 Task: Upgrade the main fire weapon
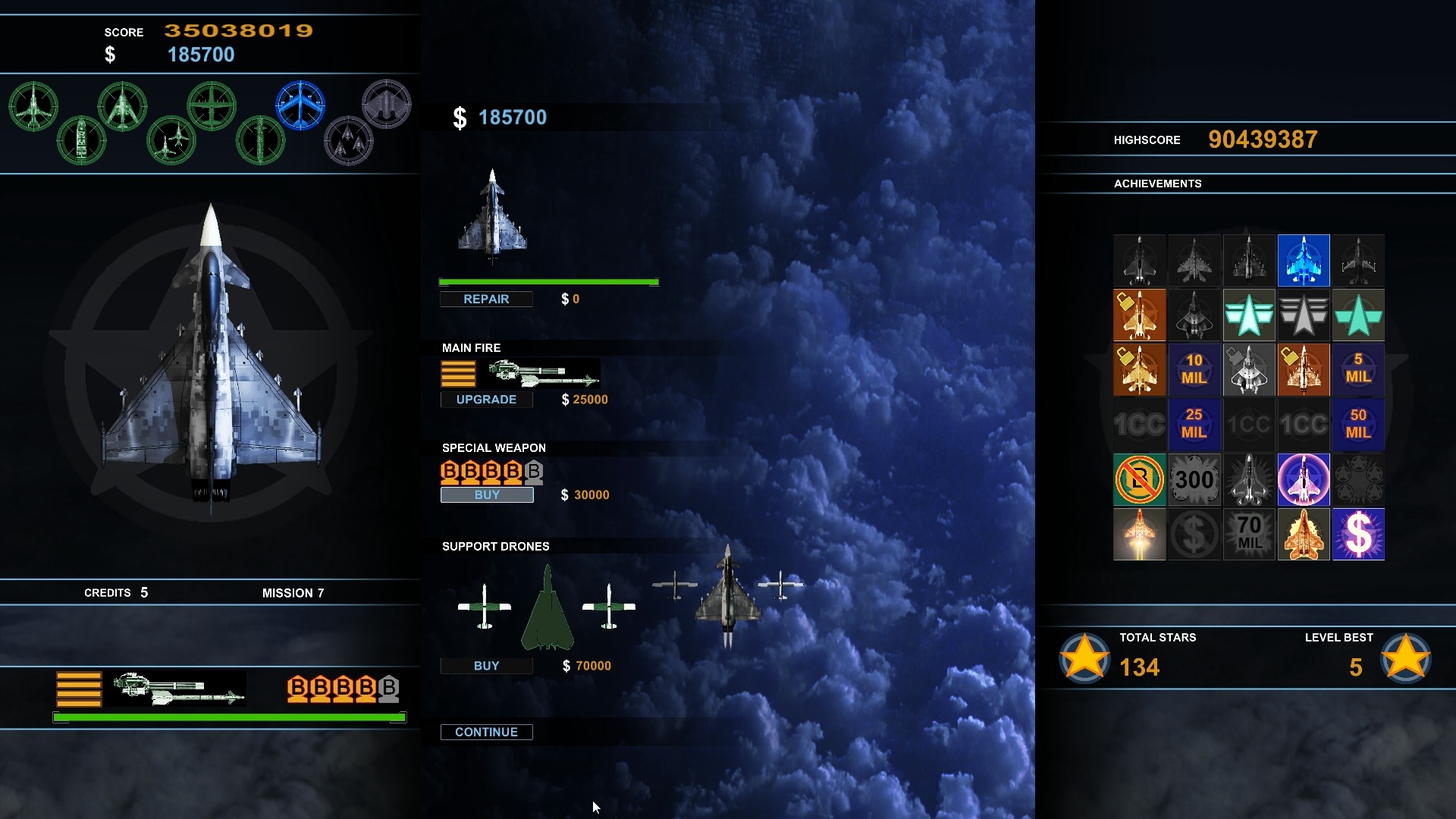[x=486, y=400]
